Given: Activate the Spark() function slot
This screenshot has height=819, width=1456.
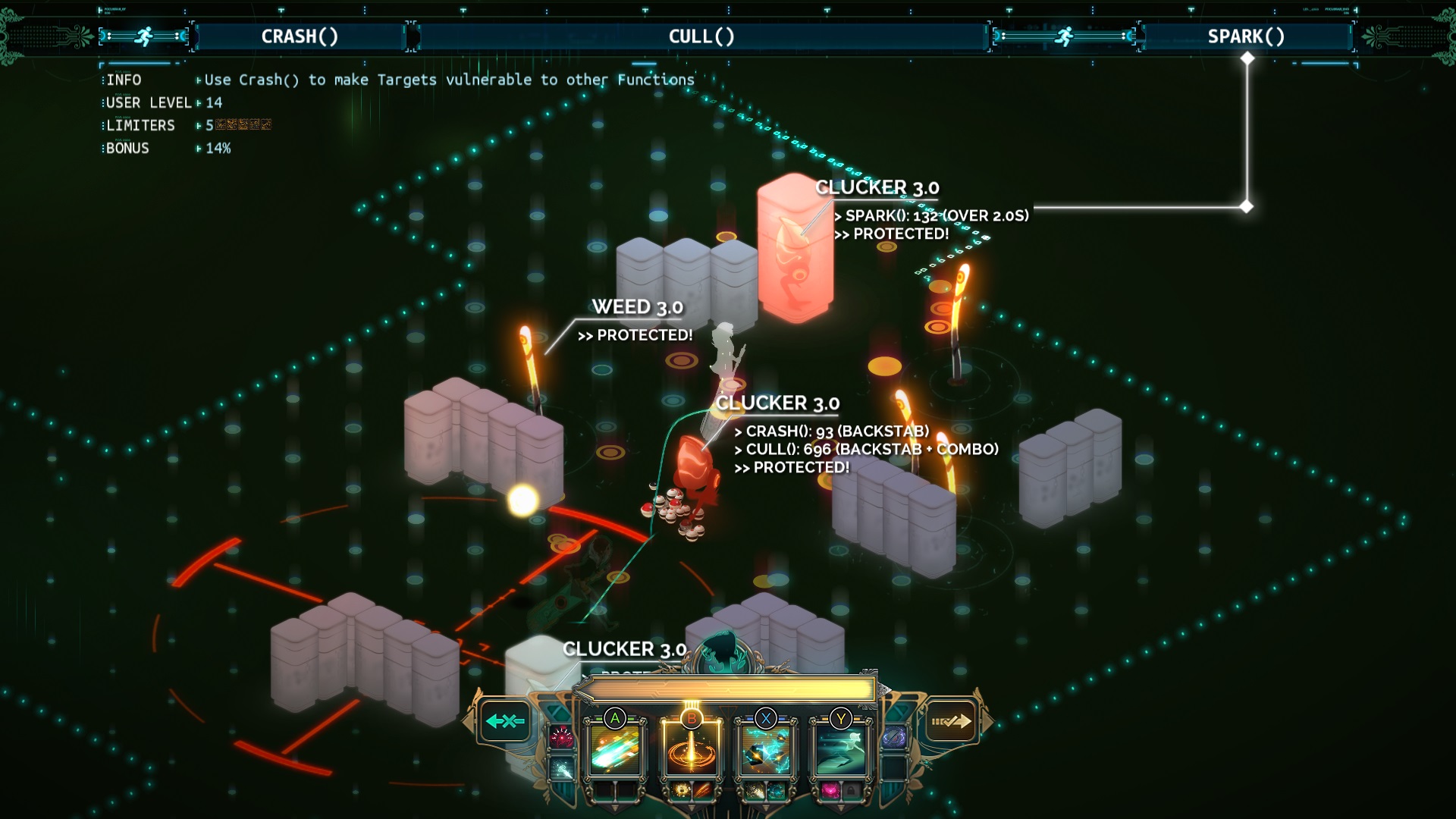Looking at the screenshot, I should pos(765,749).
